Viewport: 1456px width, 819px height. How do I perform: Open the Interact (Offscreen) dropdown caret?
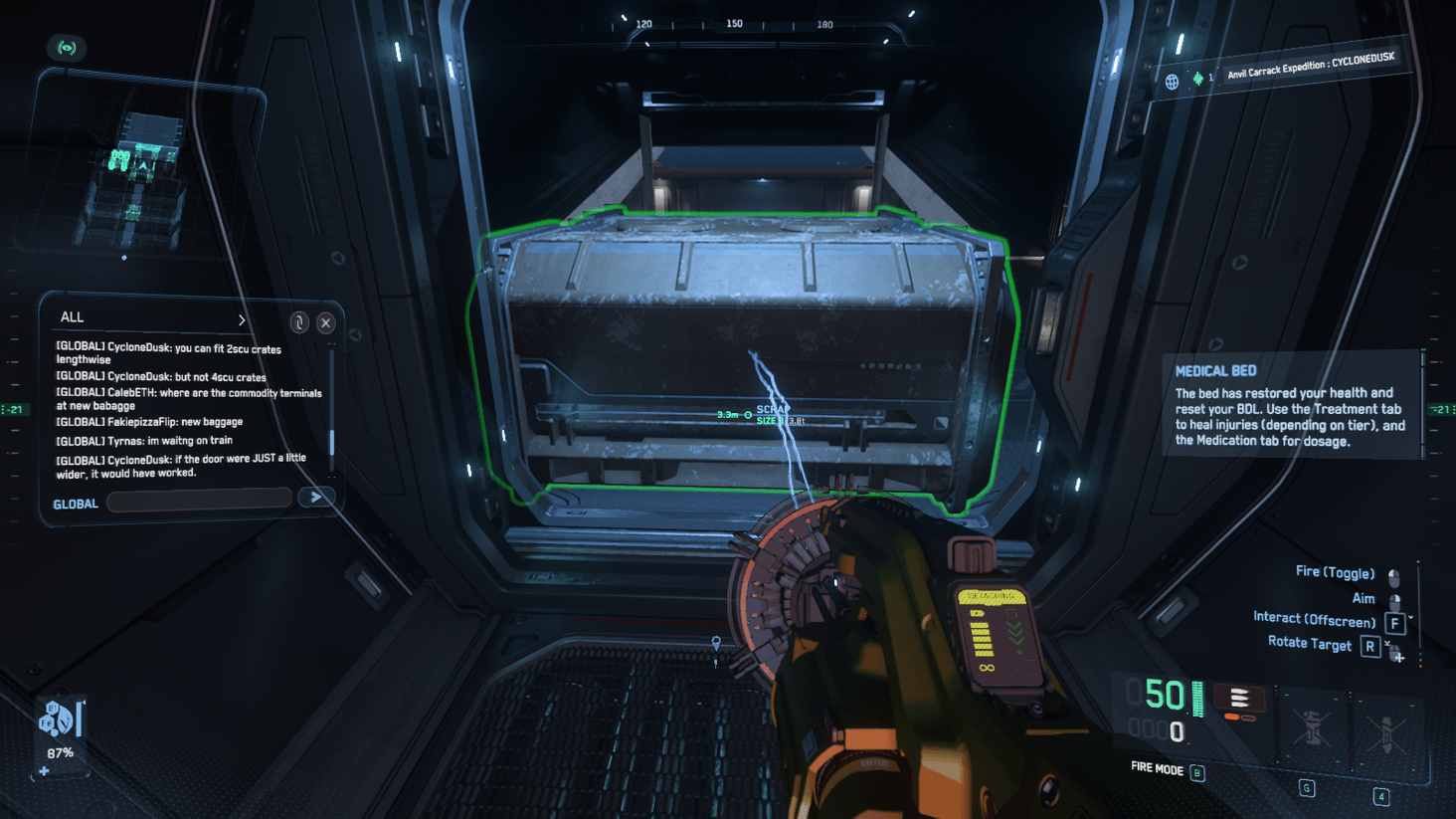pyautogui.click(x=1410, y=617)
